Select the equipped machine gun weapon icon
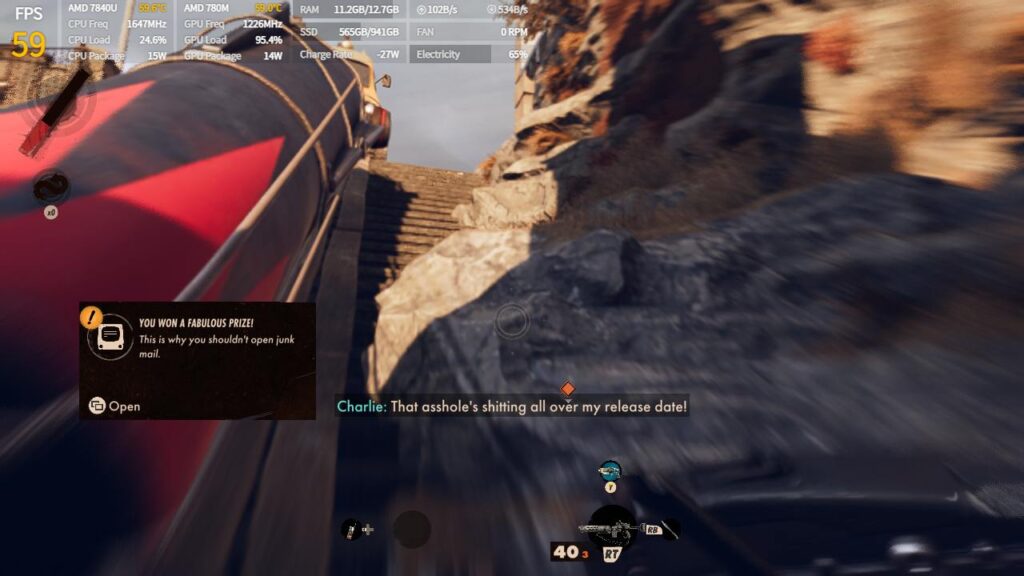The image size is (1024, 576). (x=612, y=527)
